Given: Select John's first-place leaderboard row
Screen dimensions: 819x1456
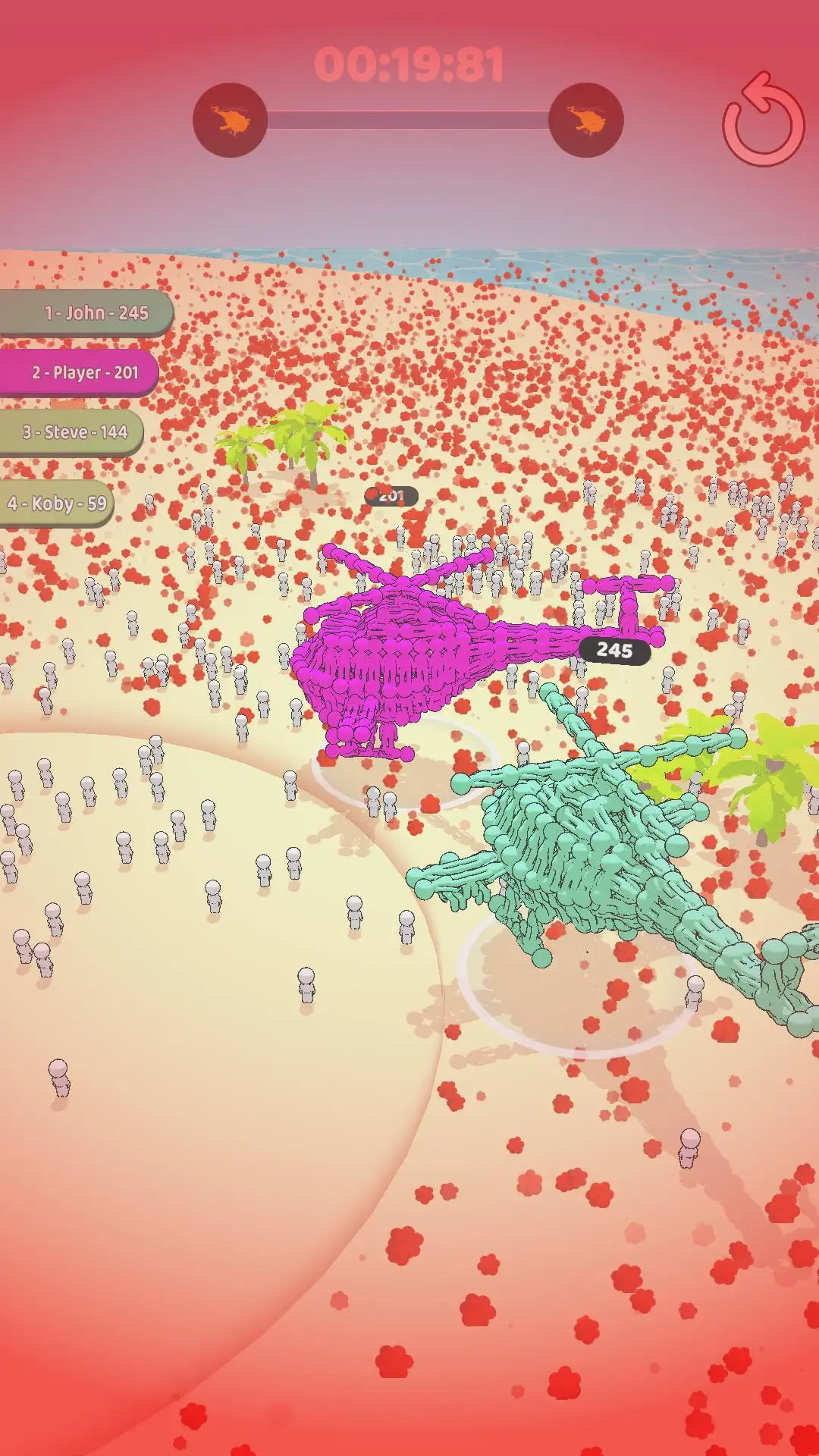Looking at the screenshot, I should point(86,312).
